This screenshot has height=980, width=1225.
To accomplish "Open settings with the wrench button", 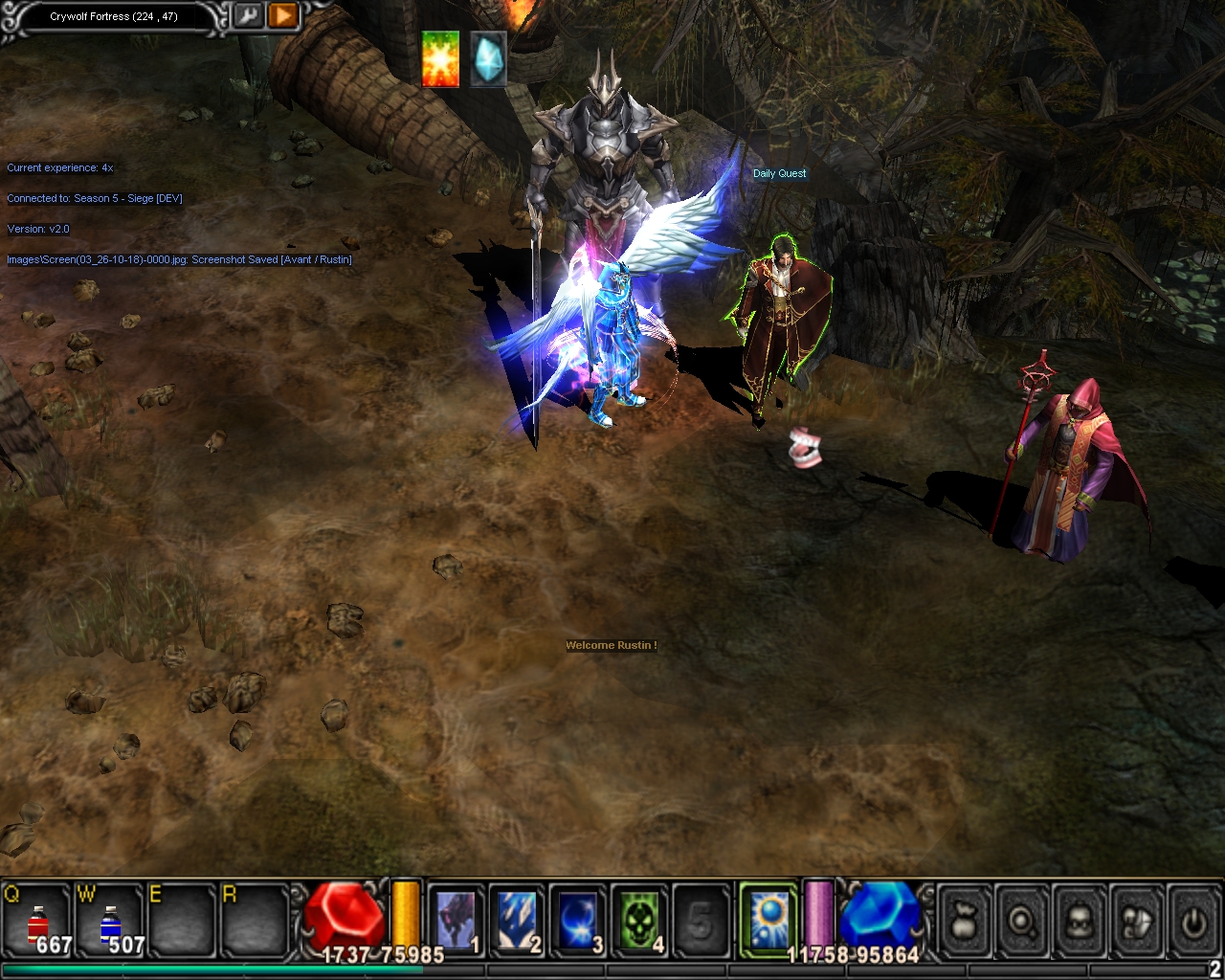I will pos(248,15).
